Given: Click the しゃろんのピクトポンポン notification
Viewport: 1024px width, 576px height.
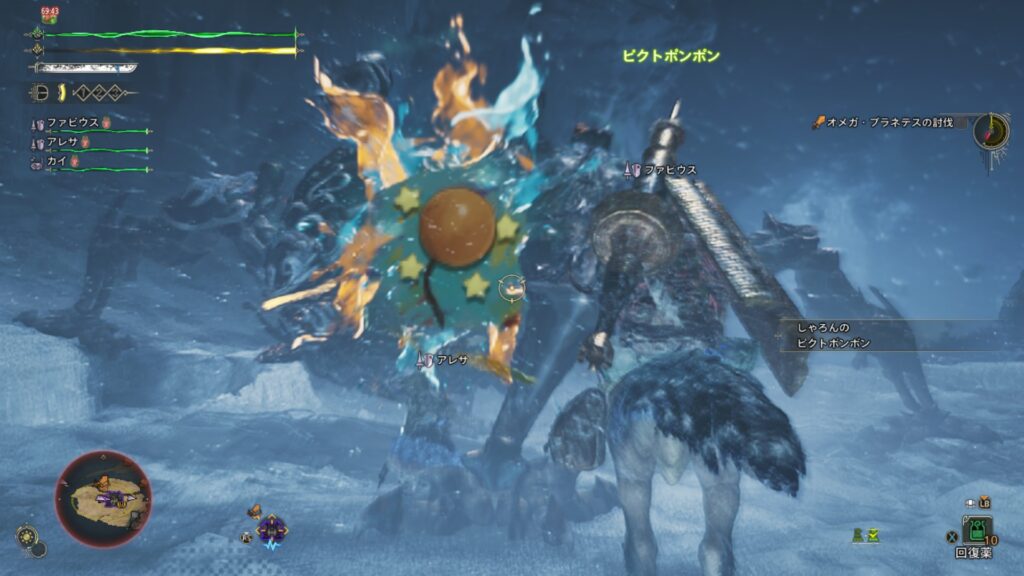Looking at the screenshot, I should tap(833, 335).
